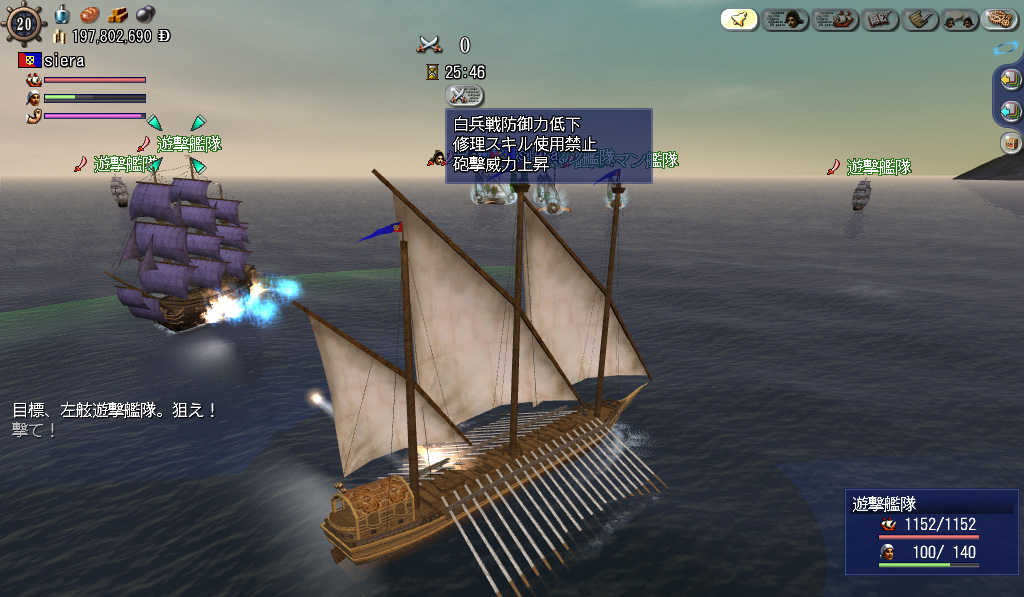The height and width of the screenshot is (597, 1024).
Task: Click the lumber materials supply icon
Action: [x=118, y=15]
